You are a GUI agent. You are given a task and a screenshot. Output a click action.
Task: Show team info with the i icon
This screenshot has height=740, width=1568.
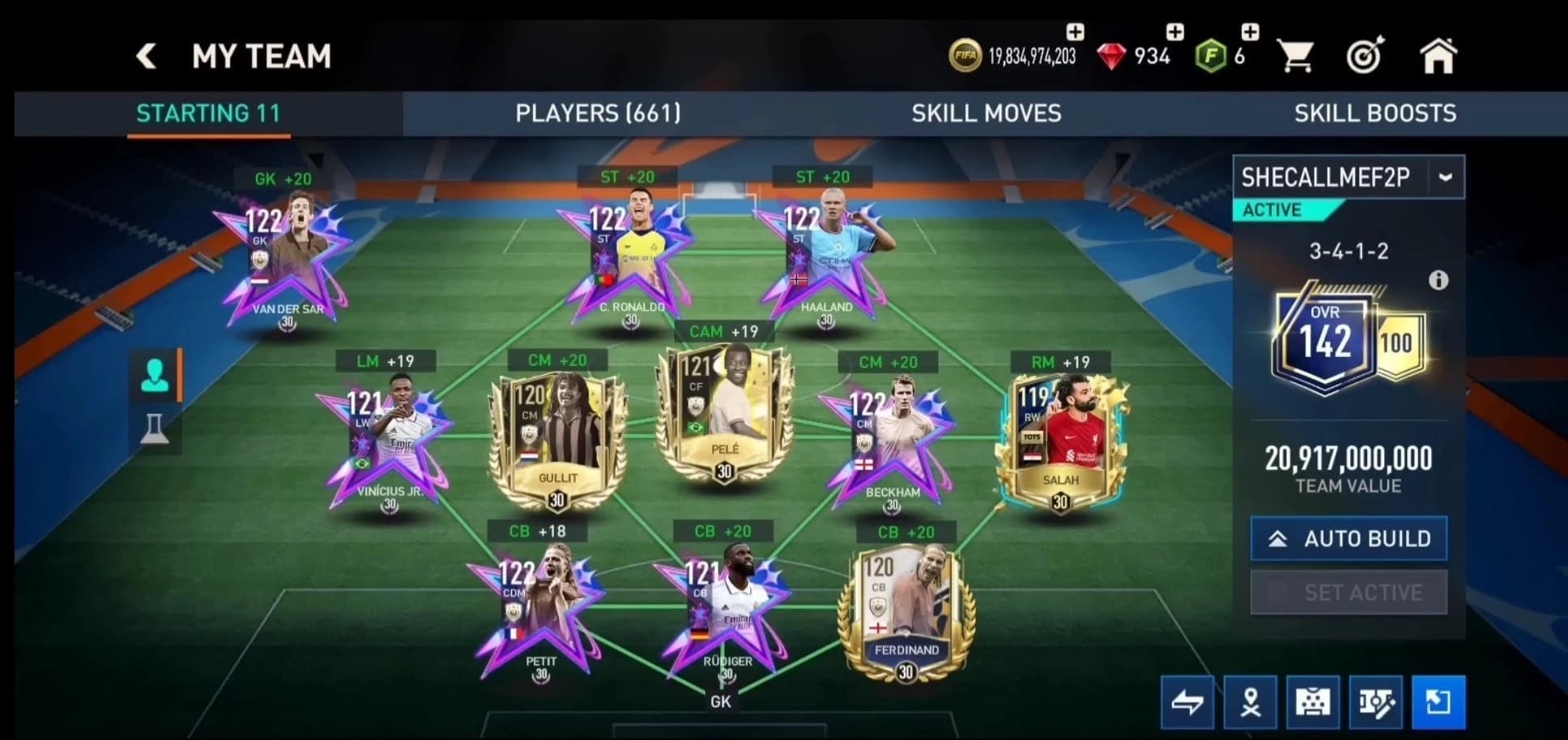pos(1438,280)
